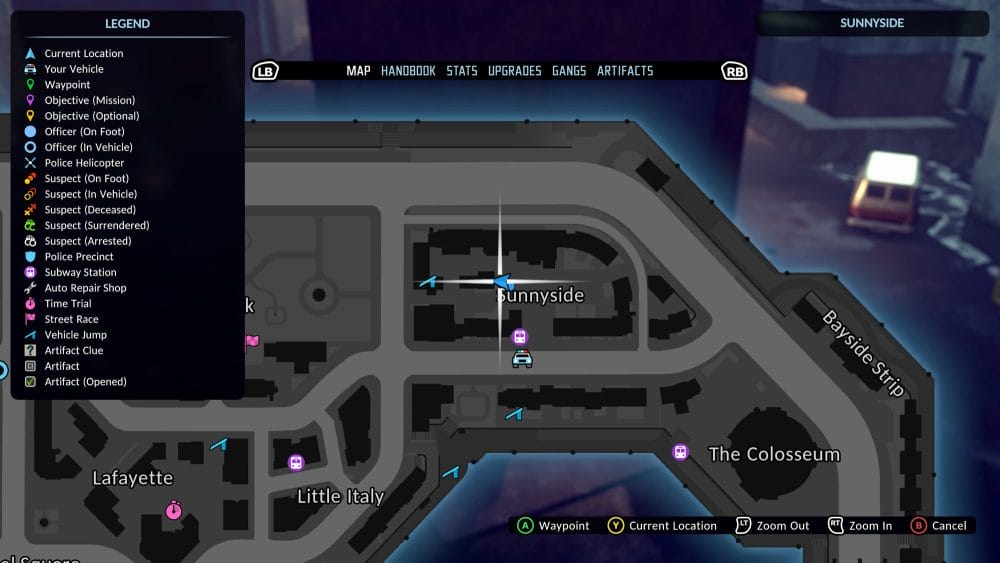Choose the subway station beside The Colosseum
1000x563 pixels.
[681, 452]
